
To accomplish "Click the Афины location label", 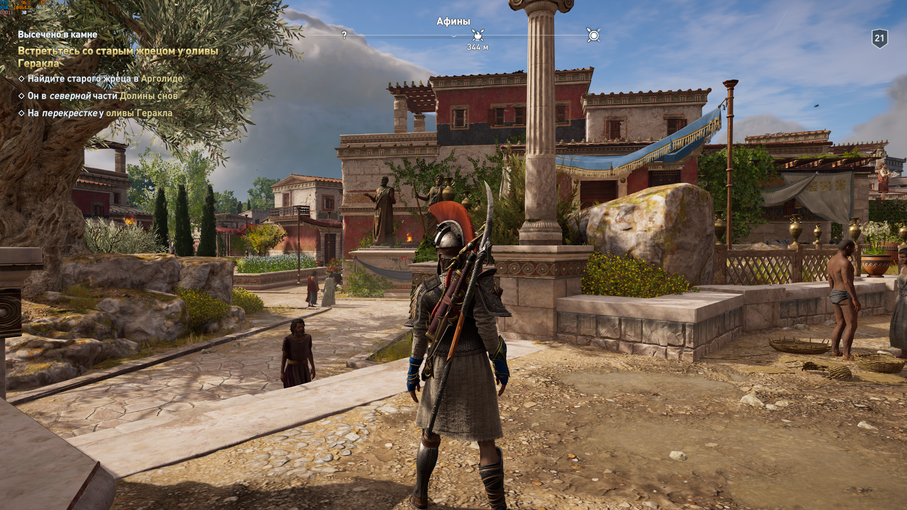I will [x=453, y=21].
